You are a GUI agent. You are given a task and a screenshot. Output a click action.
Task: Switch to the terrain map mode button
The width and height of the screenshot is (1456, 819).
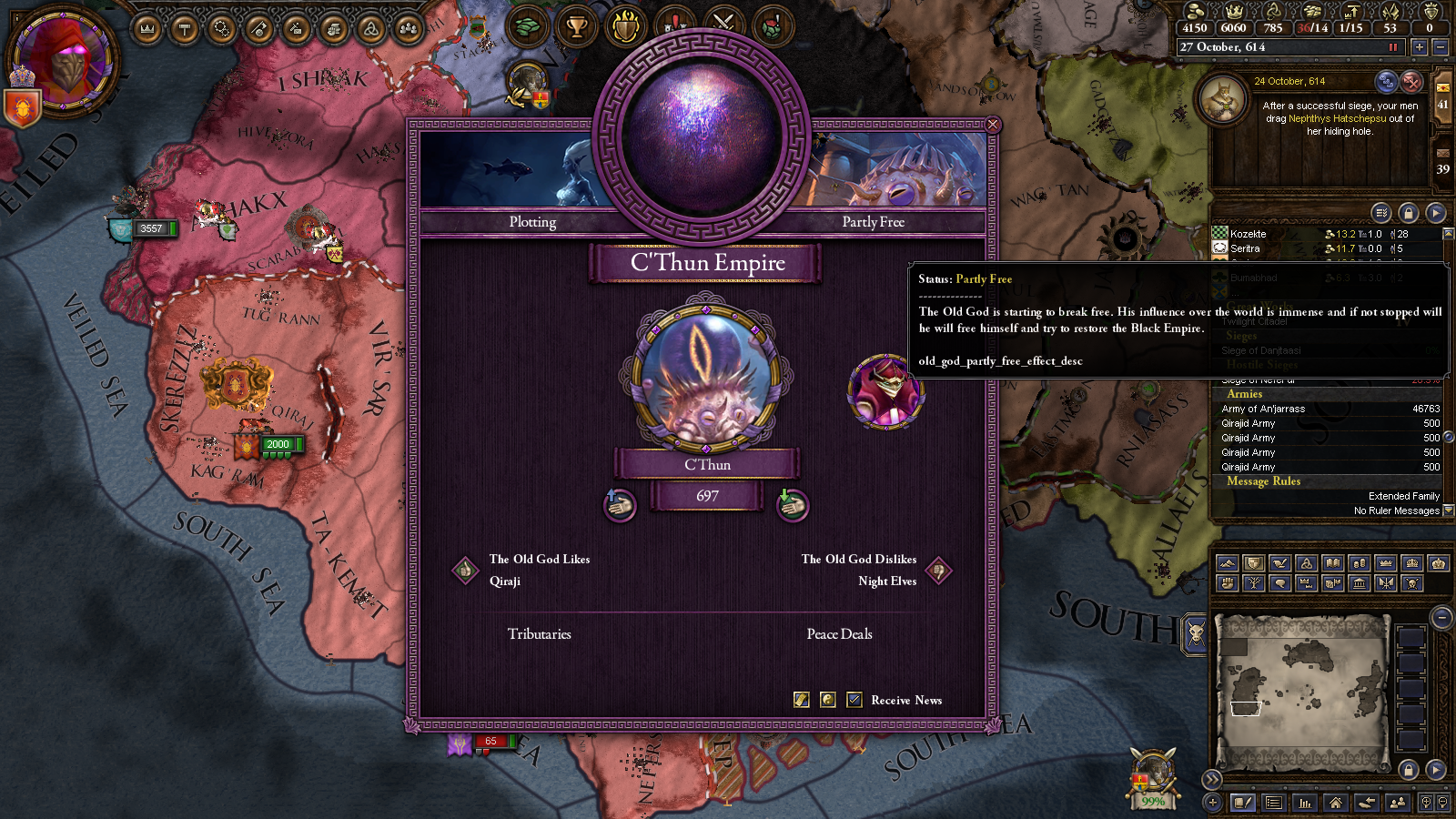point(1227,563)
